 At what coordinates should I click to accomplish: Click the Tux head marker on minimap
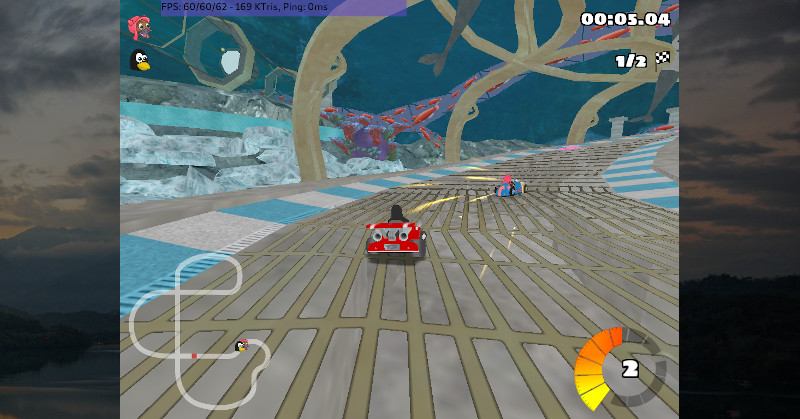click(x=241, y=346)
